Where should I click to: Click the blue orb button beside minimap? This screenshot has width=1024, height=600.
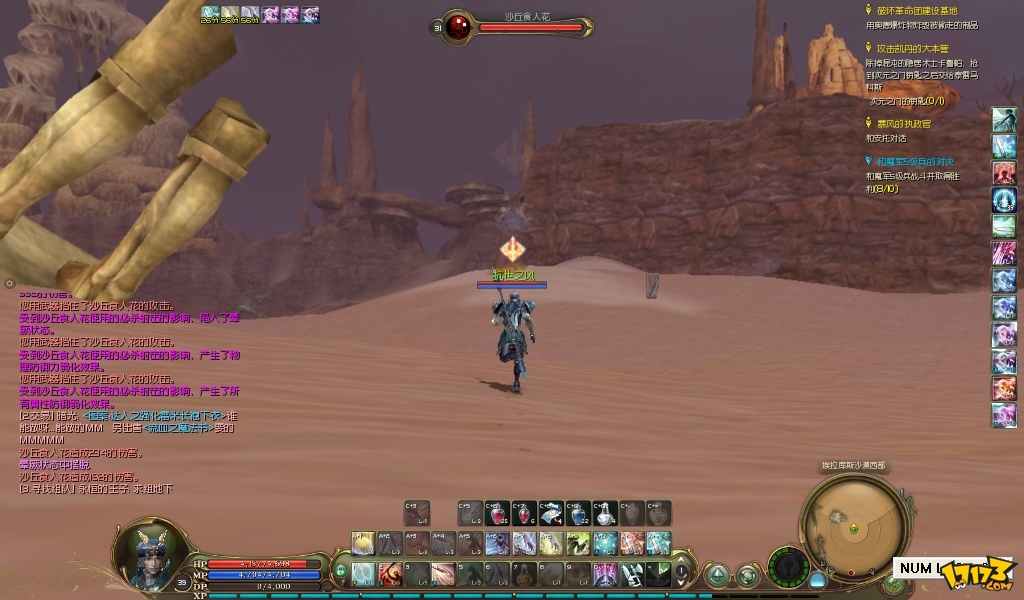coord(818,579)
